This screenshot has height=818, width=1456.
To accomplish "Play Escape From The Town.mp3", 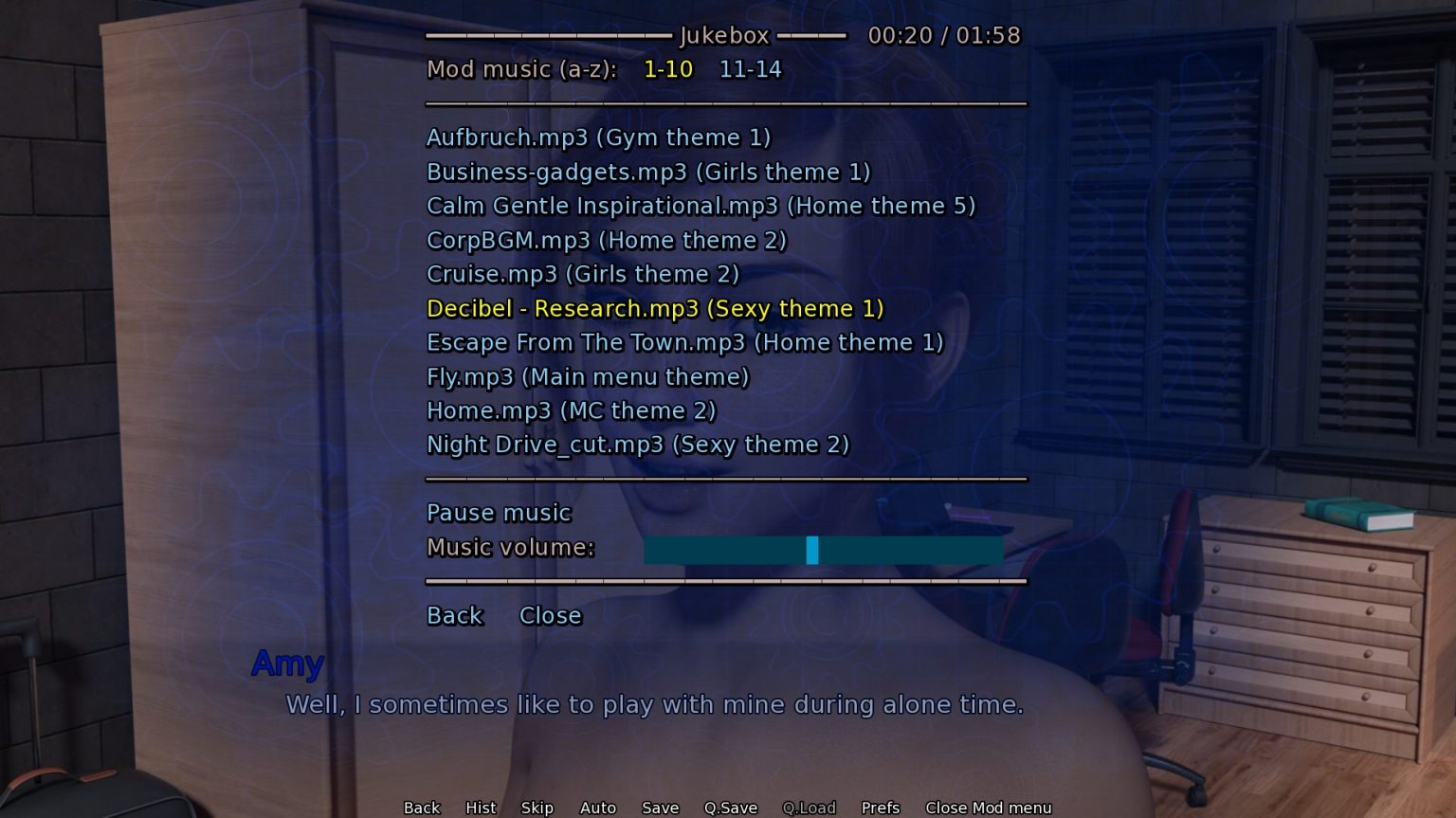I will [x=684, y=342].
